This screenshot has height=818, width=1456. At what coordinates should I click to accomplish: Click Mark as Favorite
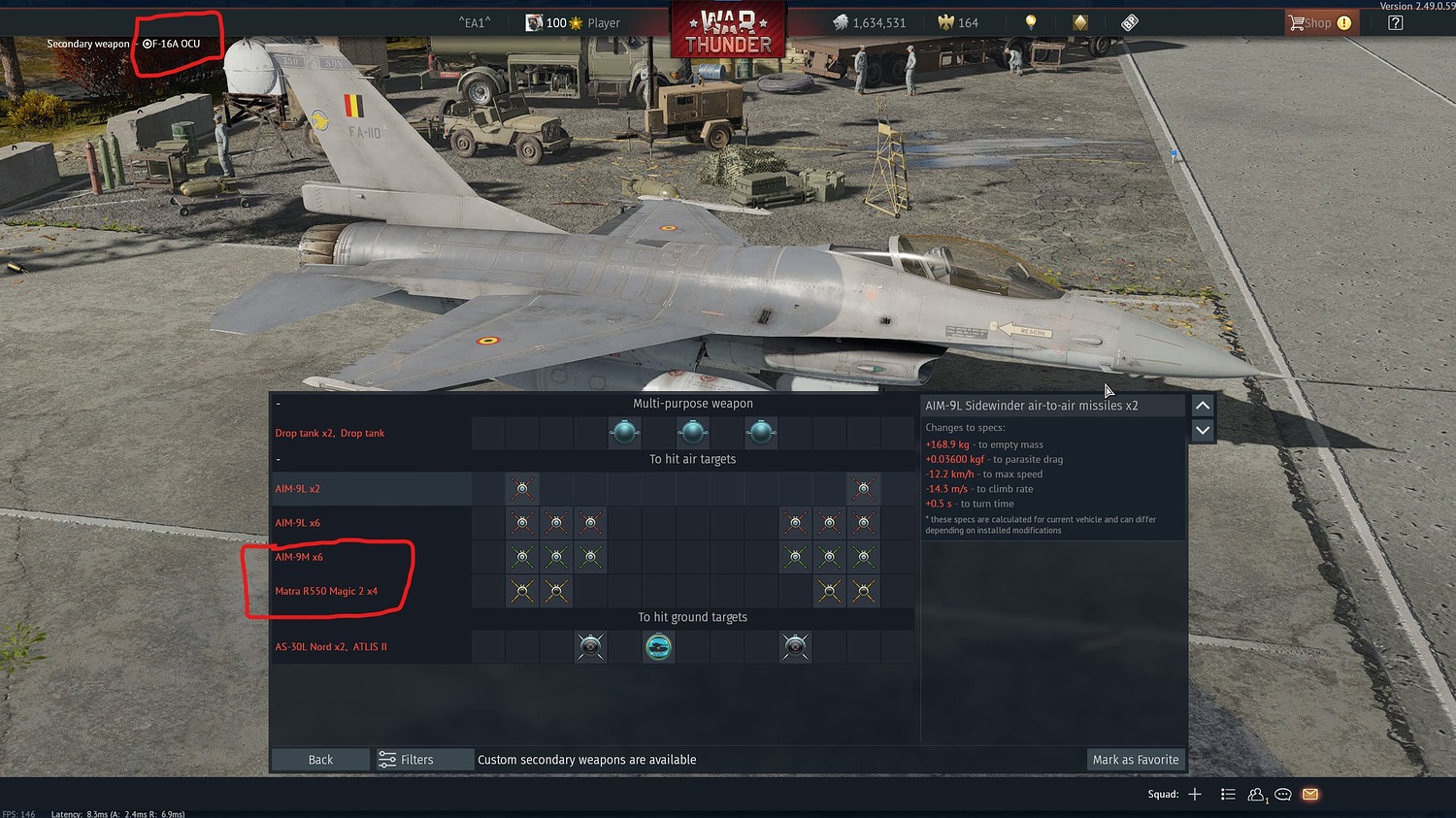coord(1134,759)
